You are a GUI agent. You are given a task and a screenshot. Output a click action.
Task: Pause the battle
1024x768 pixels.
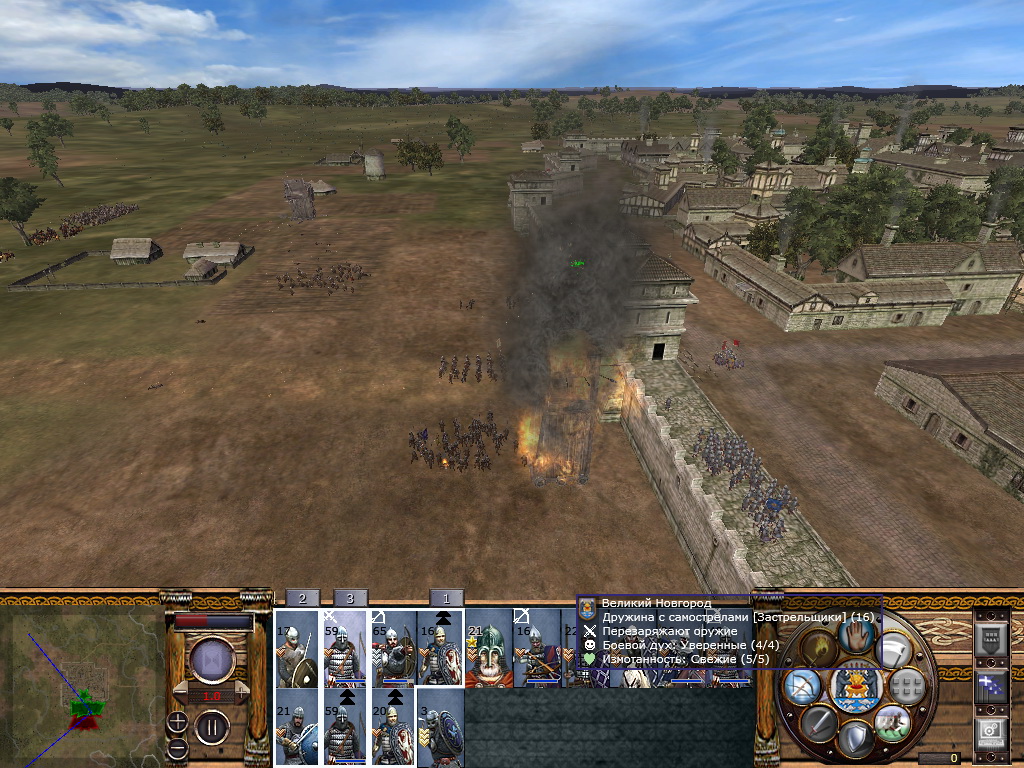click(212, 726)
